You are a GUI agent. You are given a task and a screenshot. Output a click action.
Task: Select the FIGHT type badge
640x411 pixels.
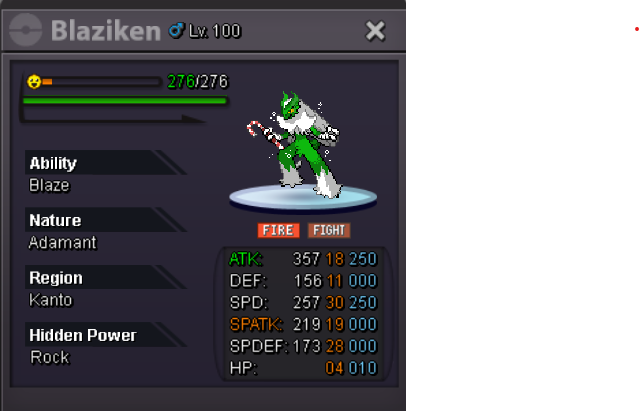pos(328,231)
